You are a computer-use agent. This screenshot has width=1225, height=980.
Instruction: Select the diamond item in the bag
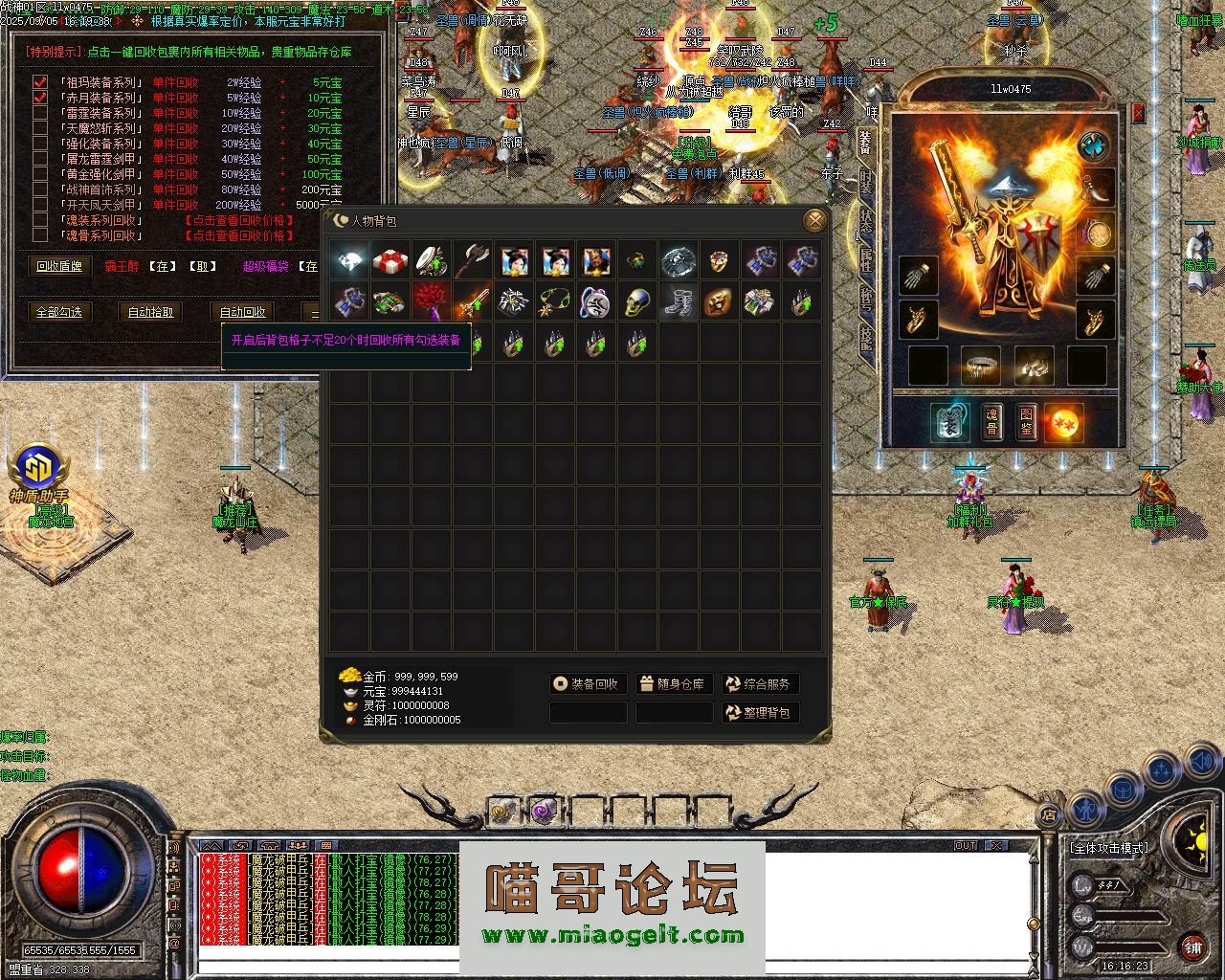[349, 260]
